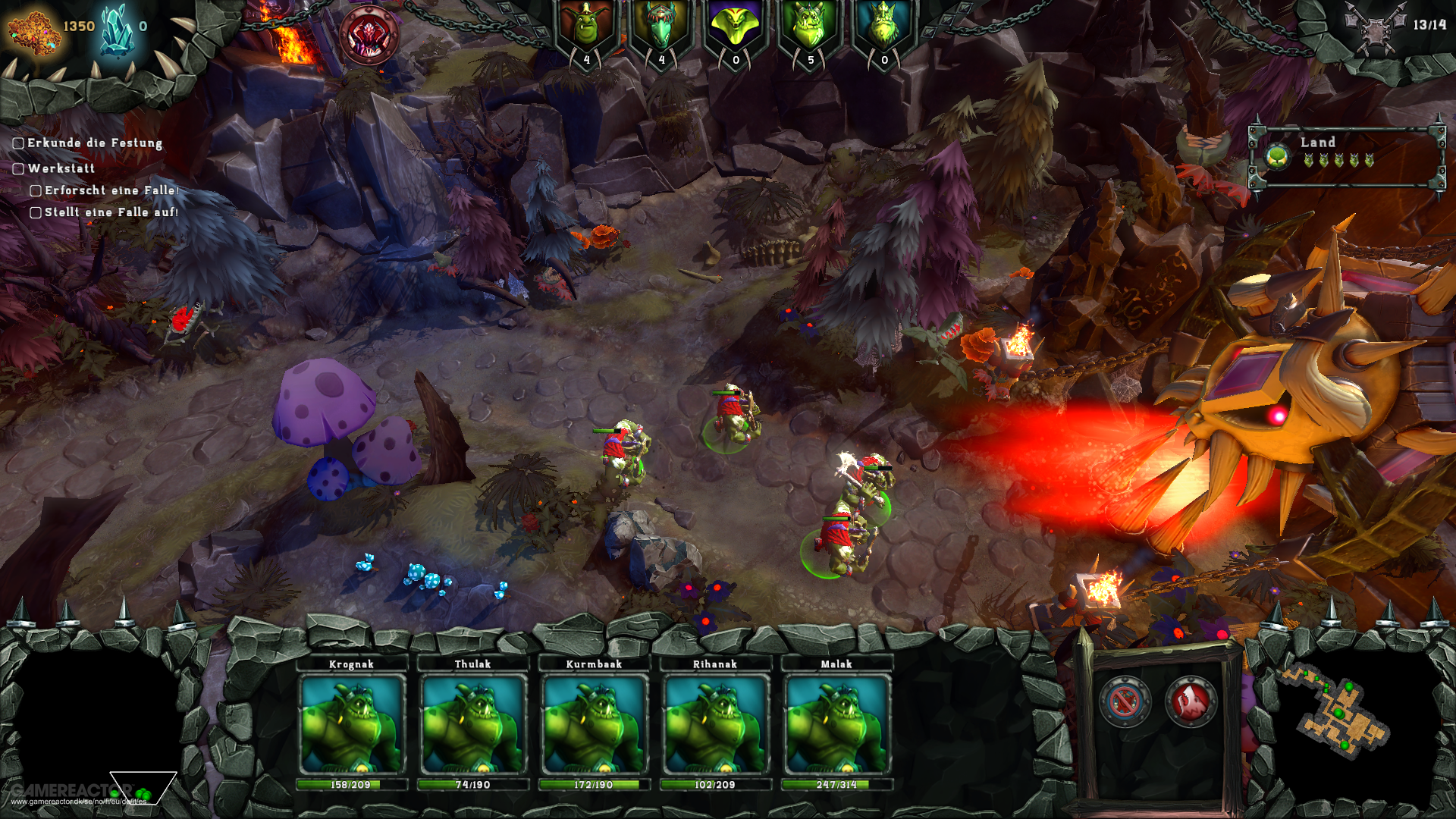Pick Rihanak from the selected units
This screenshot has width=1456, height=819.
tap(715, 724)
